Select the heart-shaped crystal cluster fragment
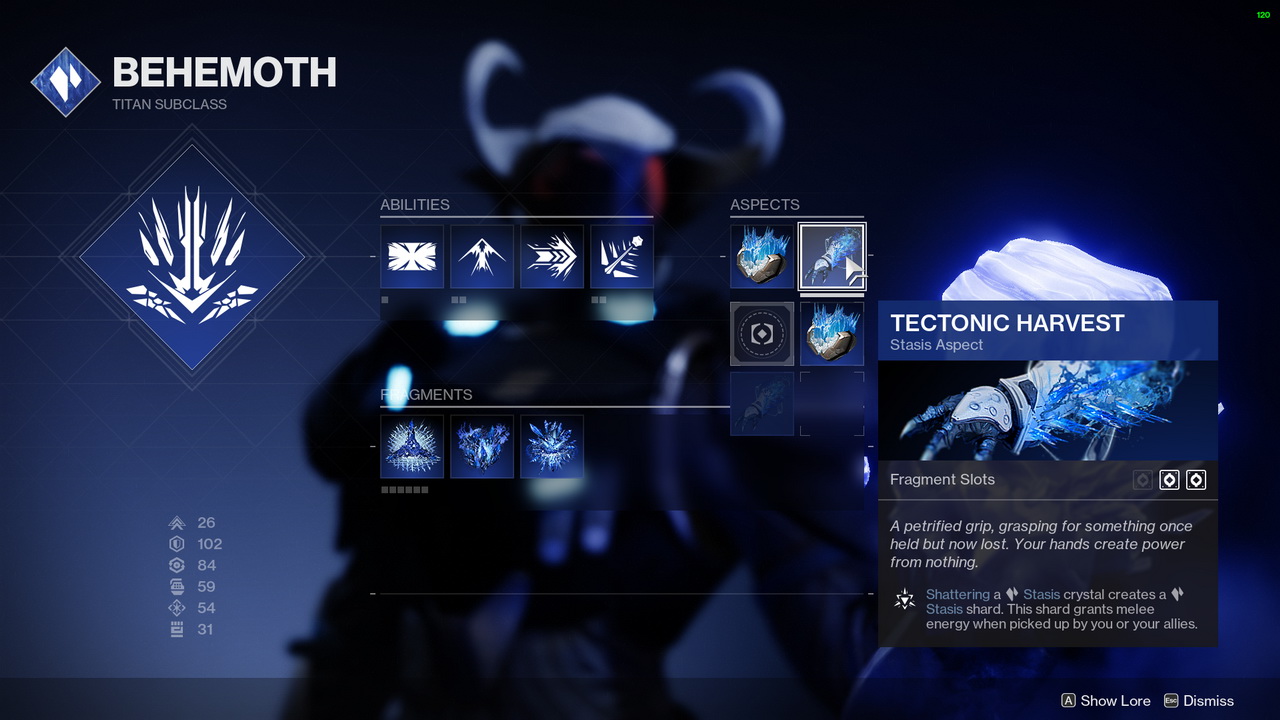 click(482, 447)
